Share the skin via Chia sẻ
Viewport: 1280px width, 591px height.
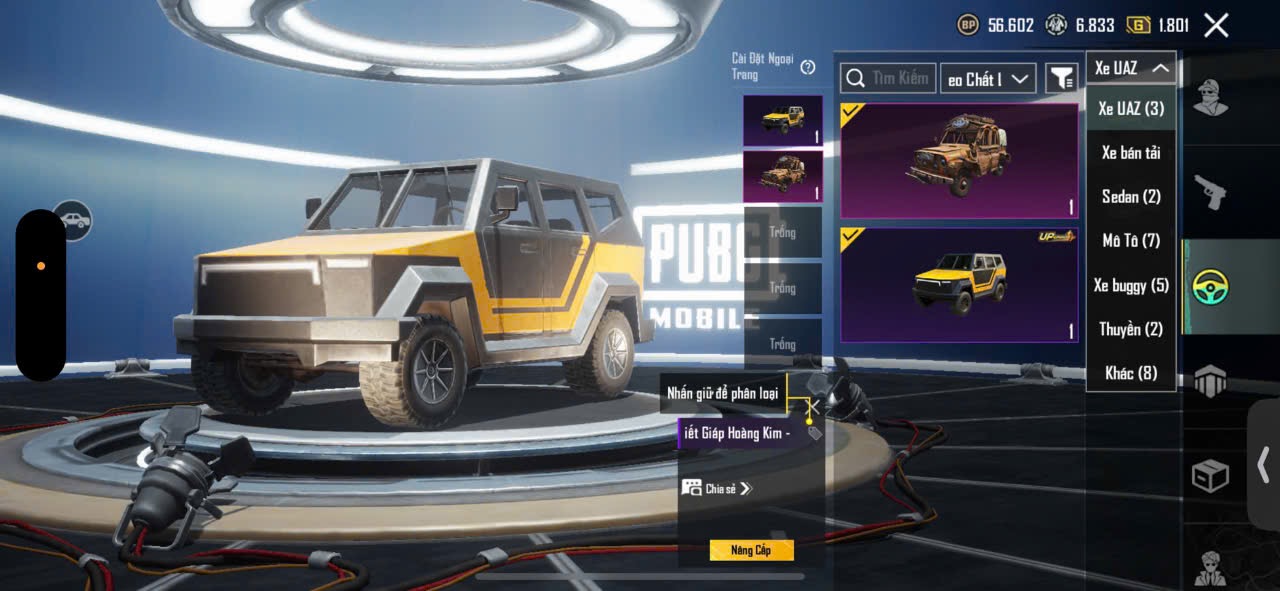tap(715, 488)
